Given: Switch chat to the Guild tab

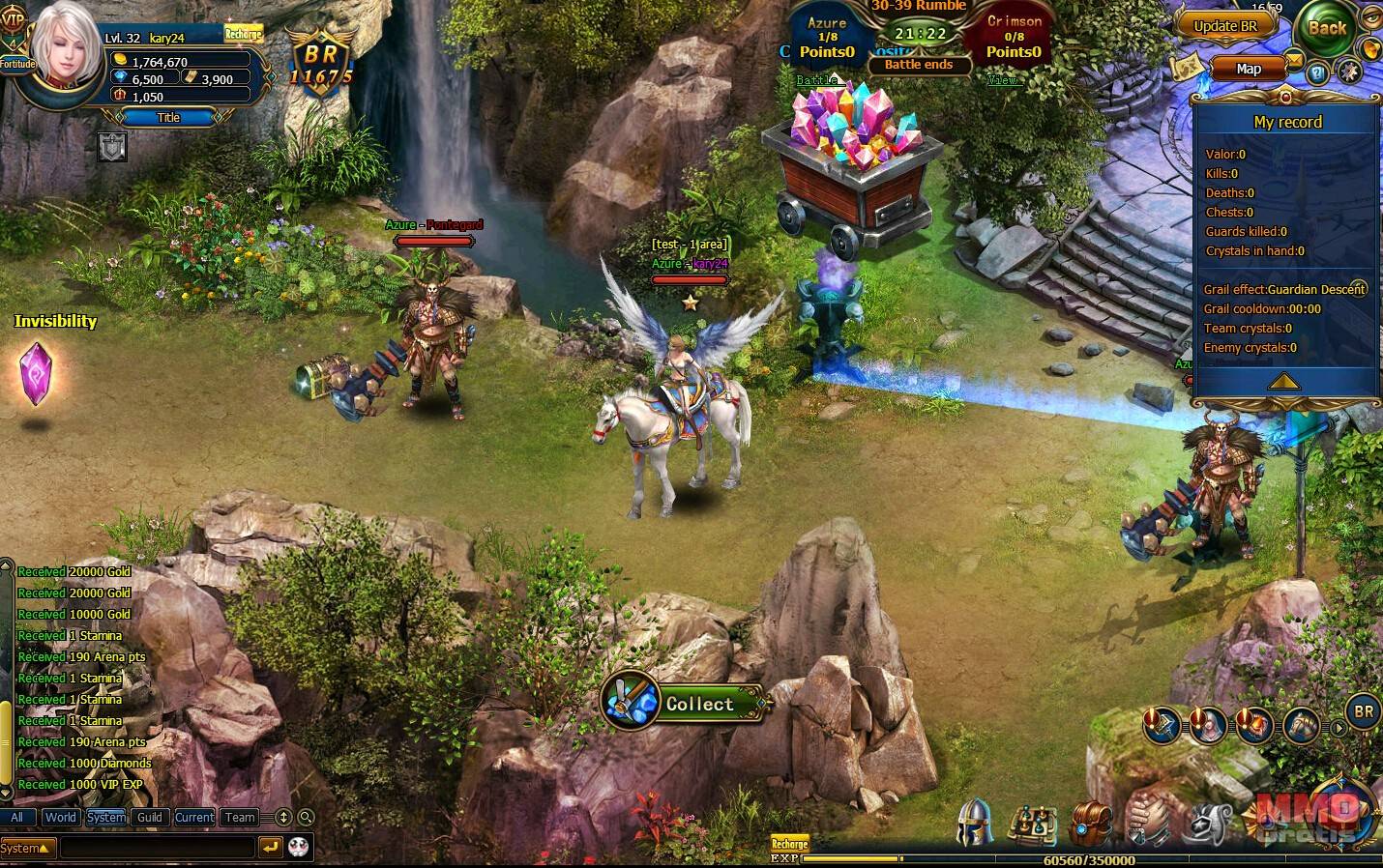Looking at the screenshot, I should (150, 817).
